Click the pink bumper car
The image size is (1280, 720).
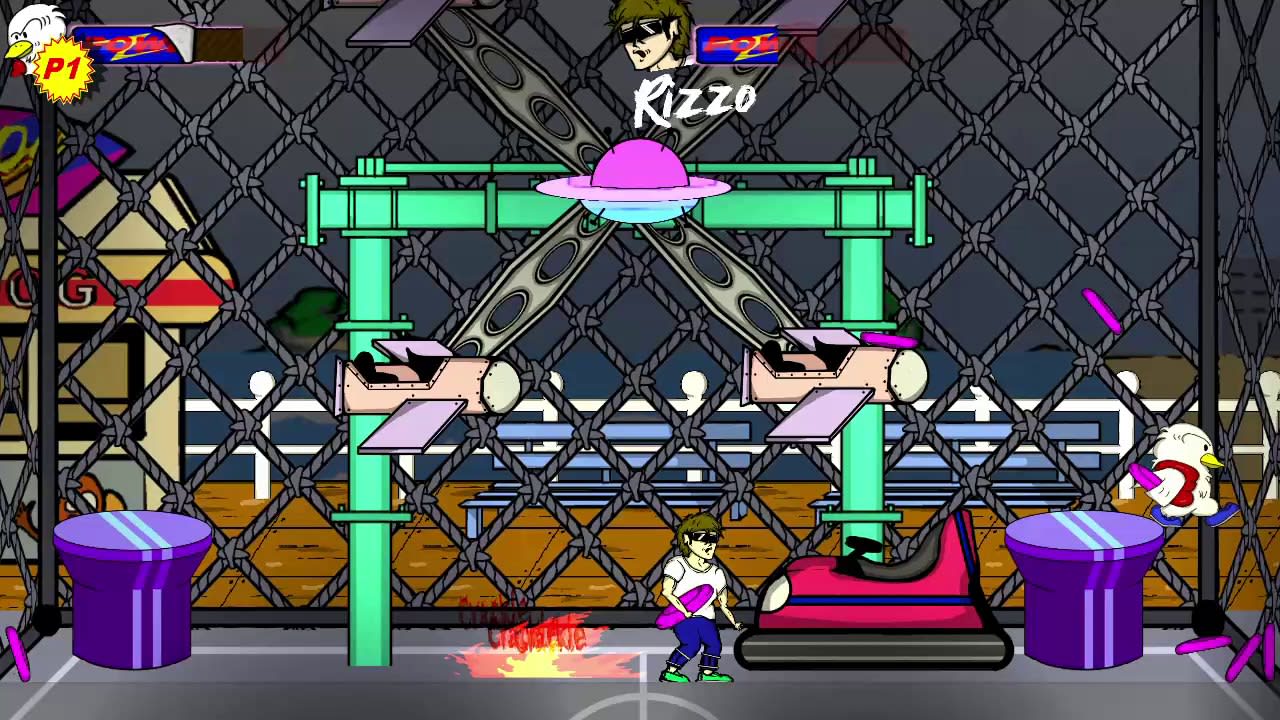pyautogui.click(x=880, y=590)
